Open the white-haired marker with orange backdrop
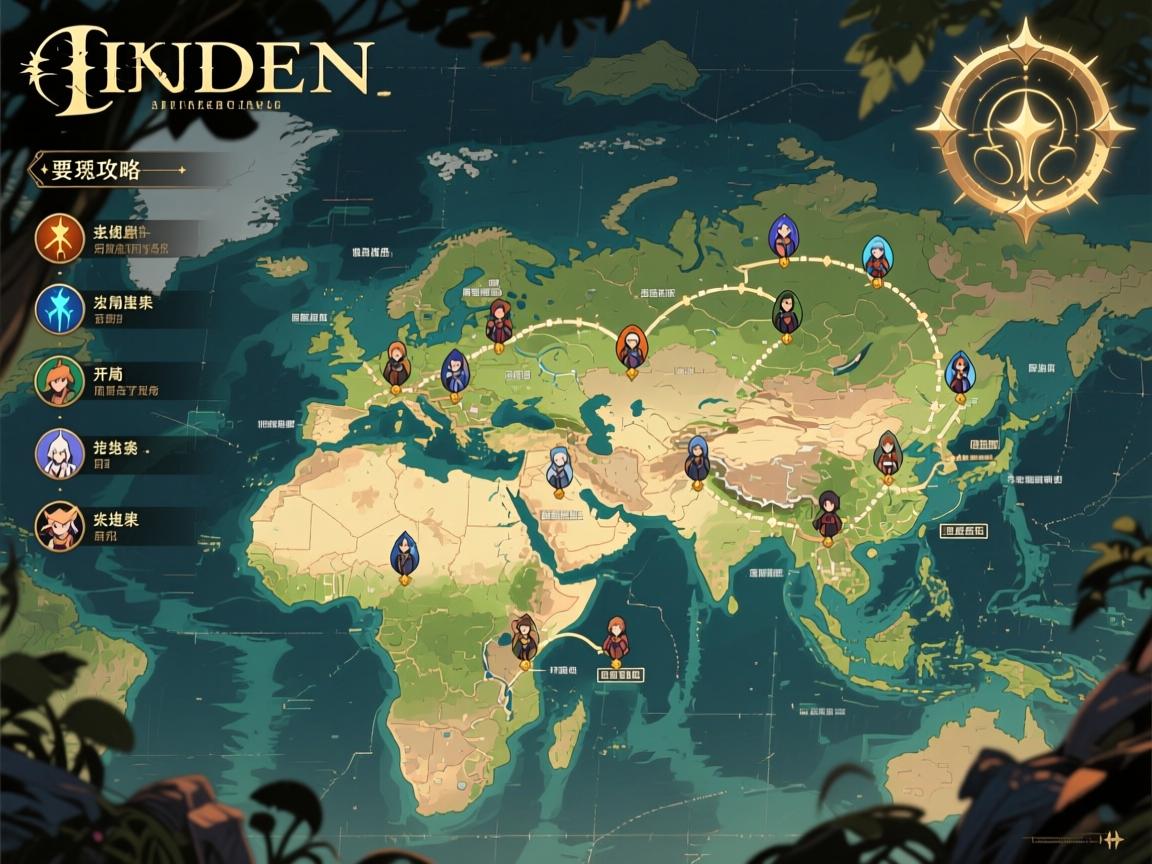Screen dimensions: 1152x864 tap(630, 349)
